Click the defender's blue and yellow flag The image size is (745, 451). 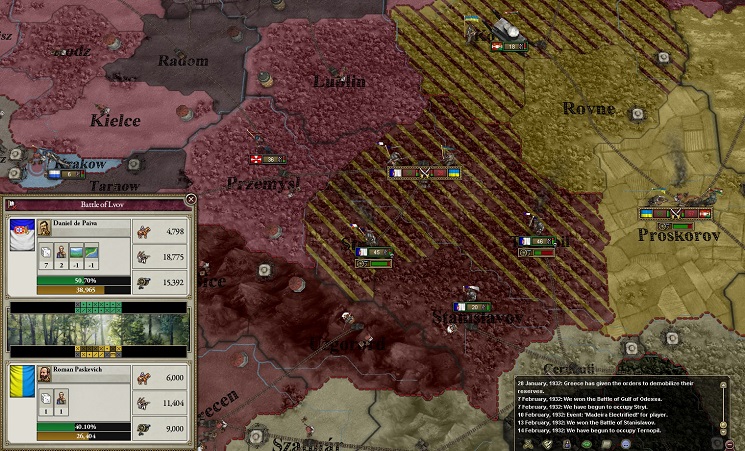pos(21,383)
